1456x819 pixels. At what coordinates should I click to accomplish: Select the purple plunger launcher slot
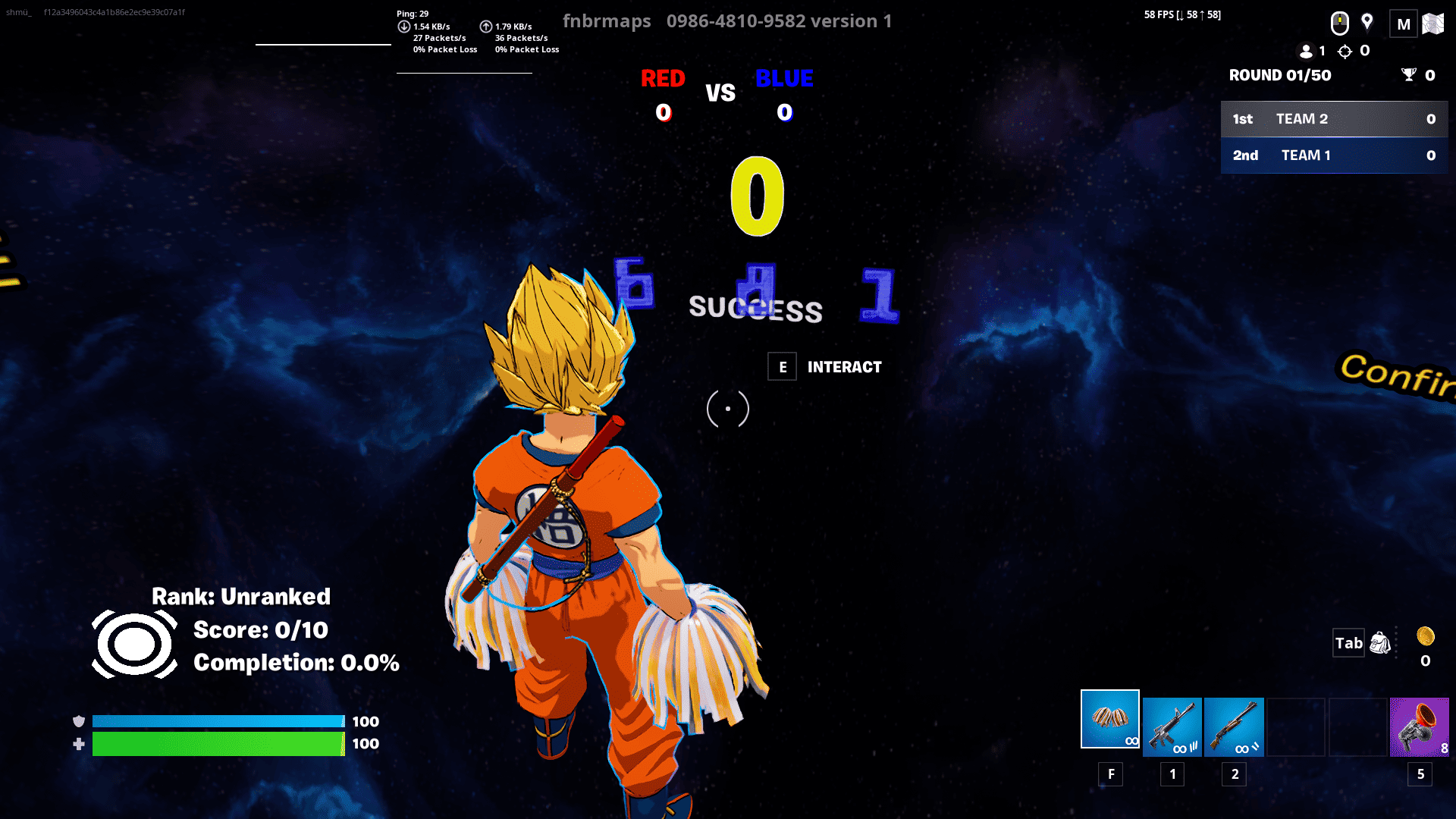pyautogui.click(x=1419, y=727)
